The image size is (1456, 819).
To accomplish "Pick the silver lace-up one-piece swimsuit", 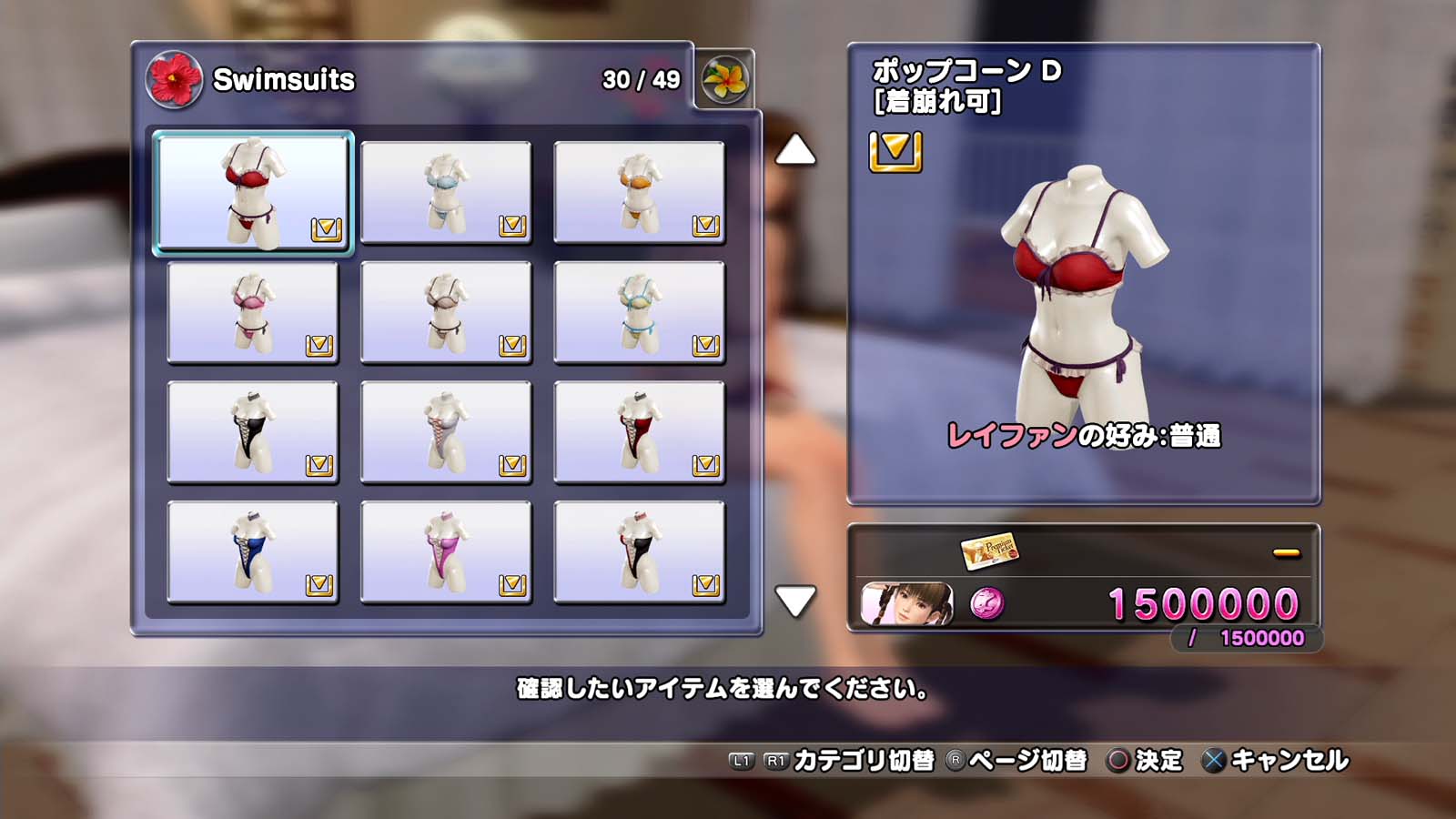I will click(x=446, y=432).
